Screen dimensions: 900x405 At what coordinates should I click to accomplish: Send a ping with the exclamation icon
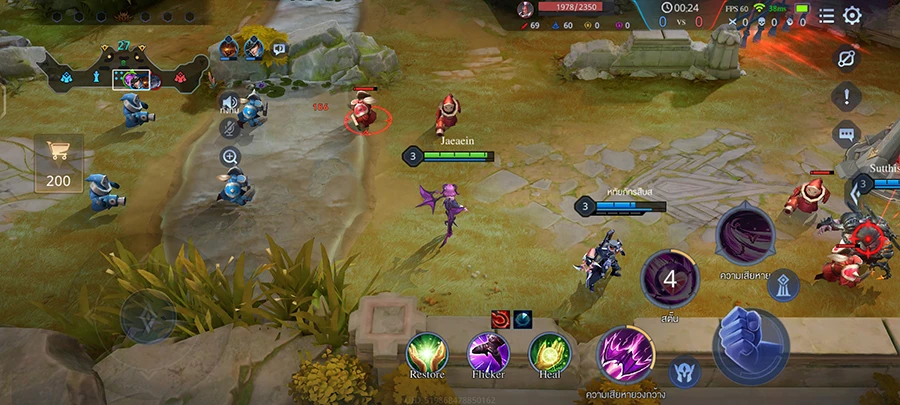847,97
